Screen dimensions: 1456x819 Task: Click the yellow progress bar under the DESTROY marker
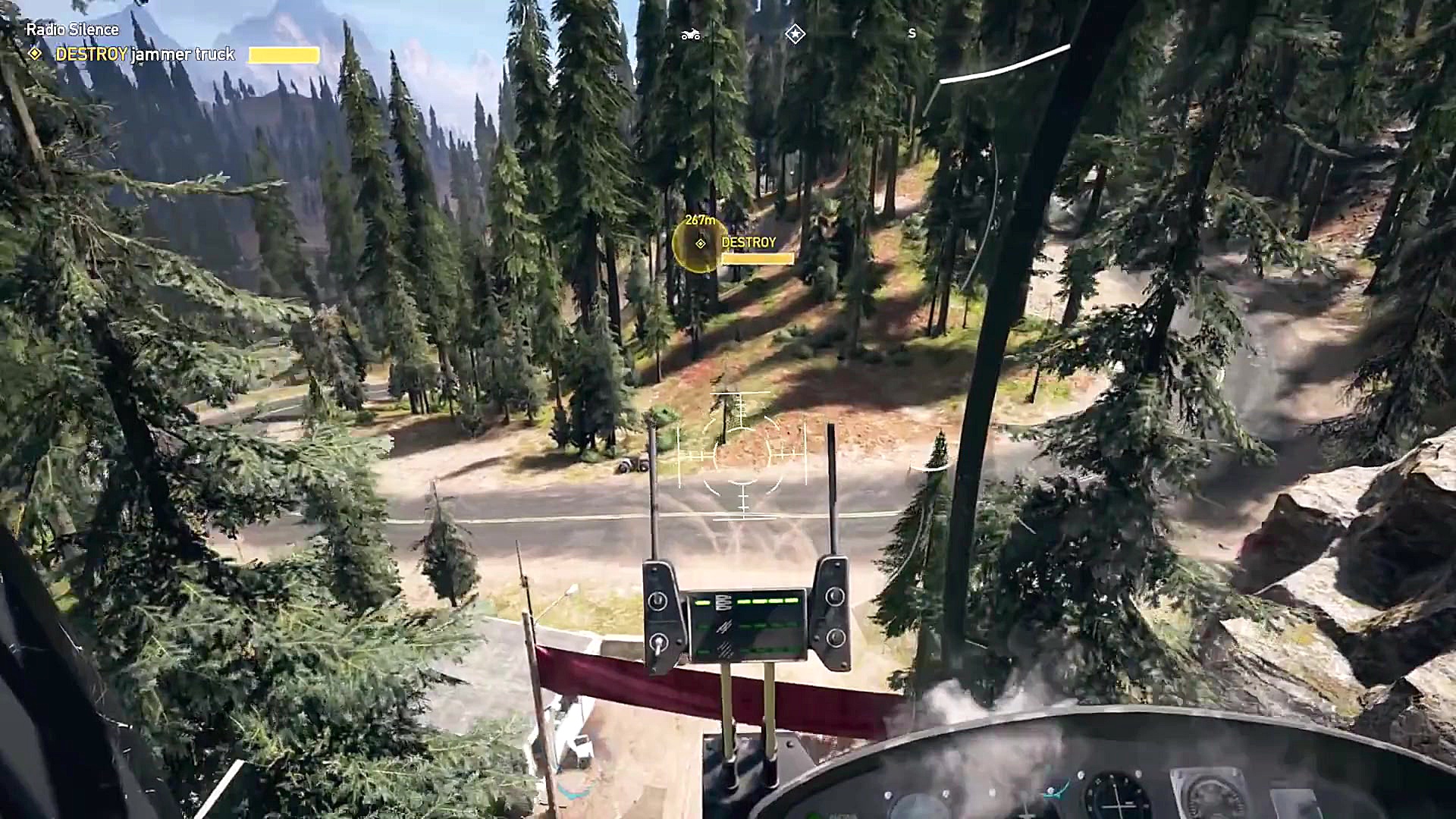click(758, 259)
